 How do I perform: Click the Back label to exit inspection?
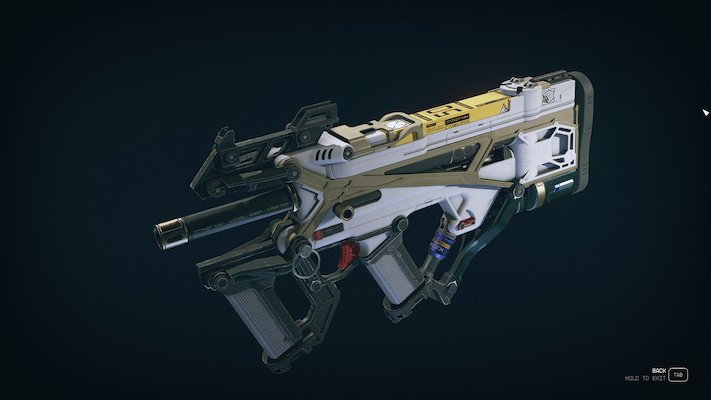658,370
